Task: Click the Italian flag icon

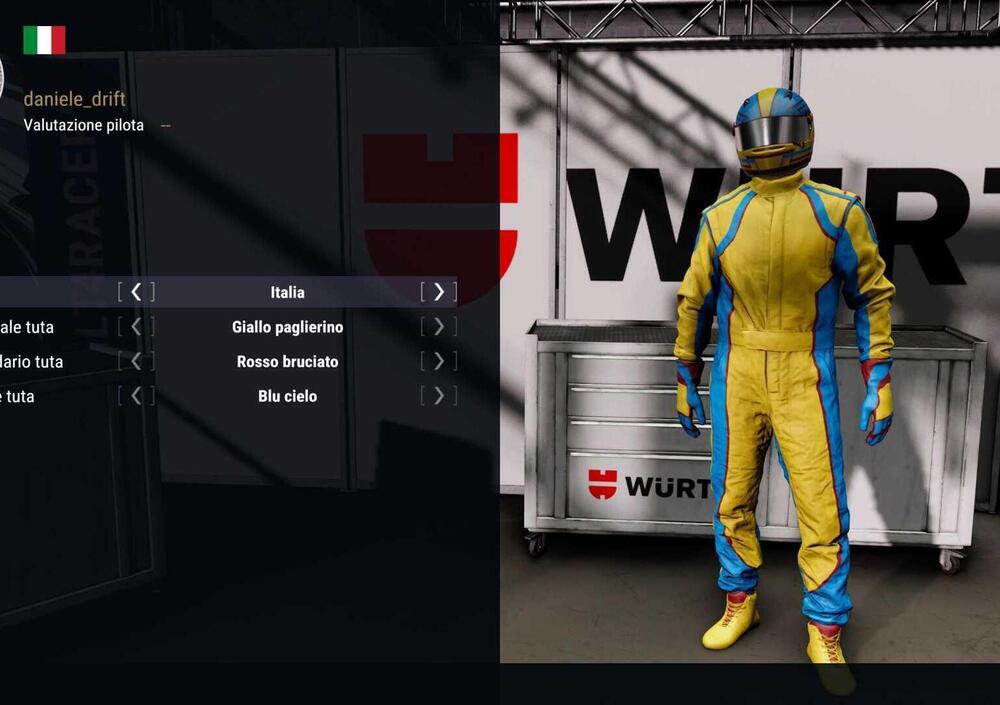Action: pyautogui.click(x=44, y=40)
